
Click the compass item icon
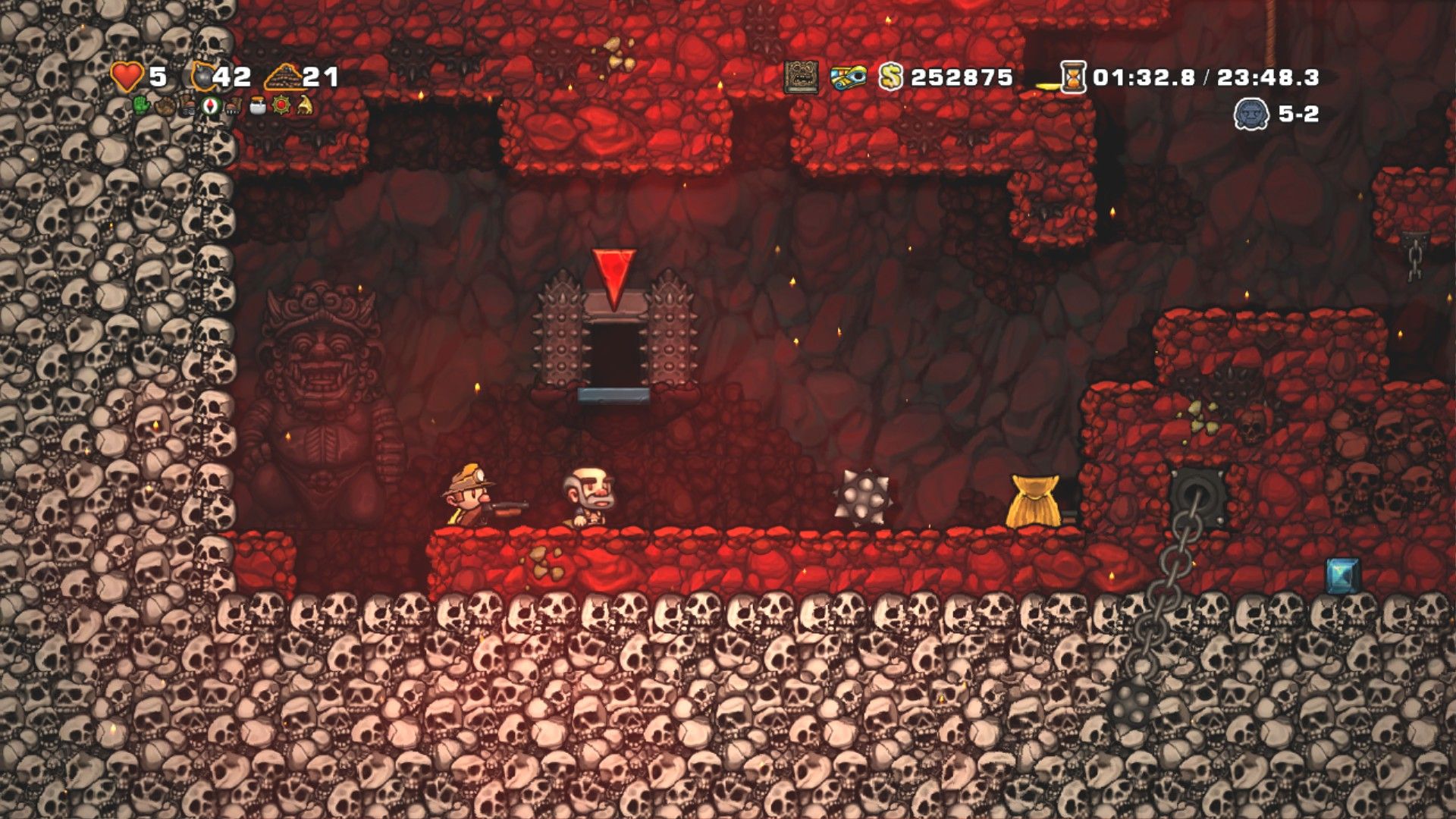click(212, 105)
